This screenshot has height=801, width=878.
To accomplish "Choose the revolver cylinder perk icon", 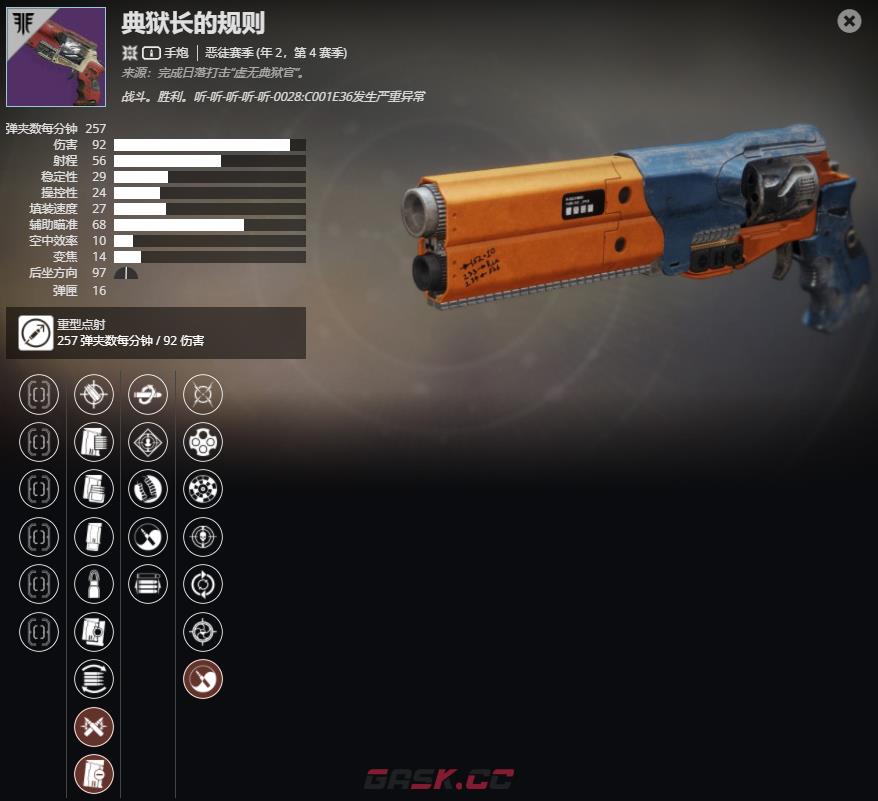I will point(203,442).
